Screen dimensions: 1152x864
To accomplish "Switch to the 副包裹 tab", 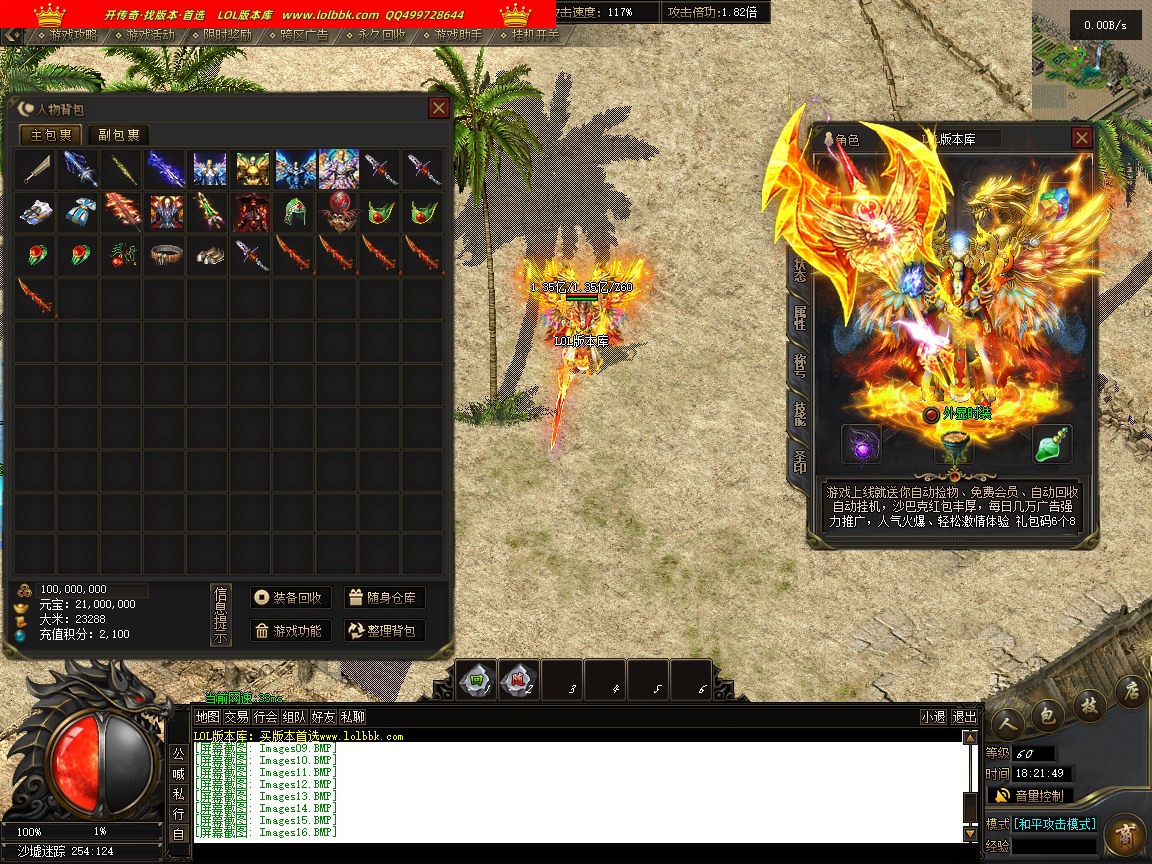I will point(118,135).
